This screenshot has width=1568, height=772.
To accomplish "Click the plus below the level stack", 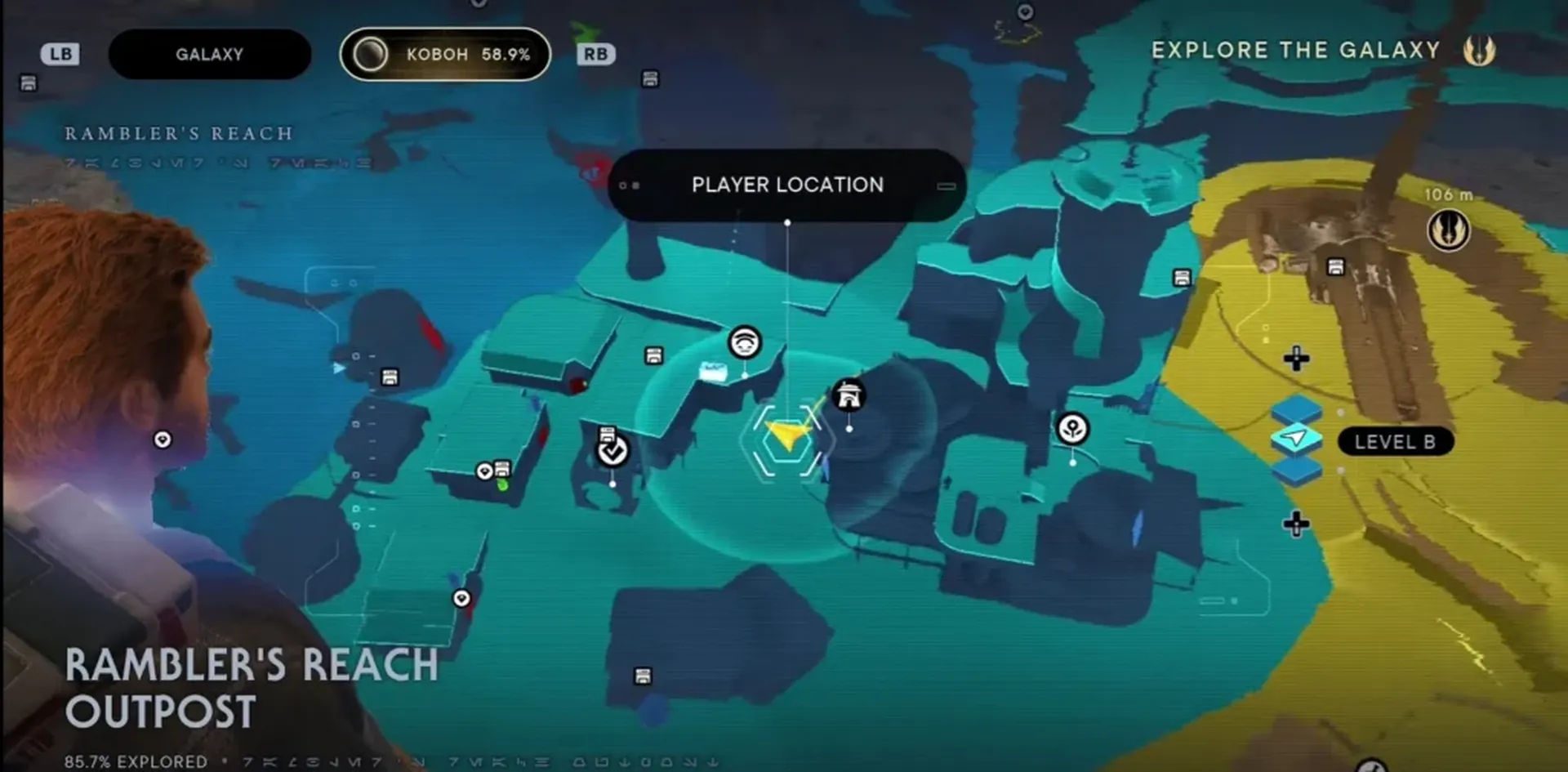I will pos(1296,524).
